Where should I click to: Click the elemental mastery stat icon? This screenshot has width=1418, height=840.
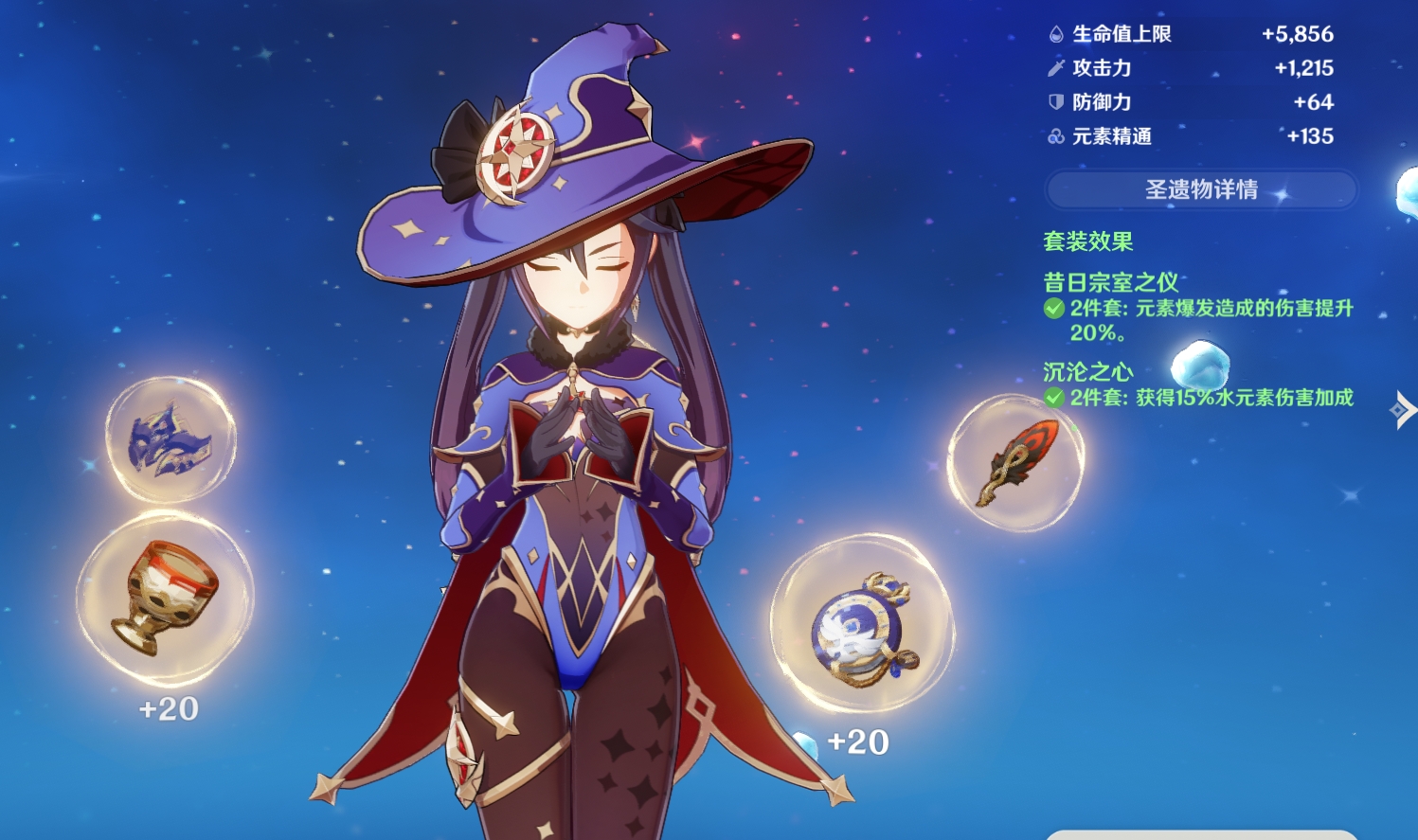point(1054,136)
